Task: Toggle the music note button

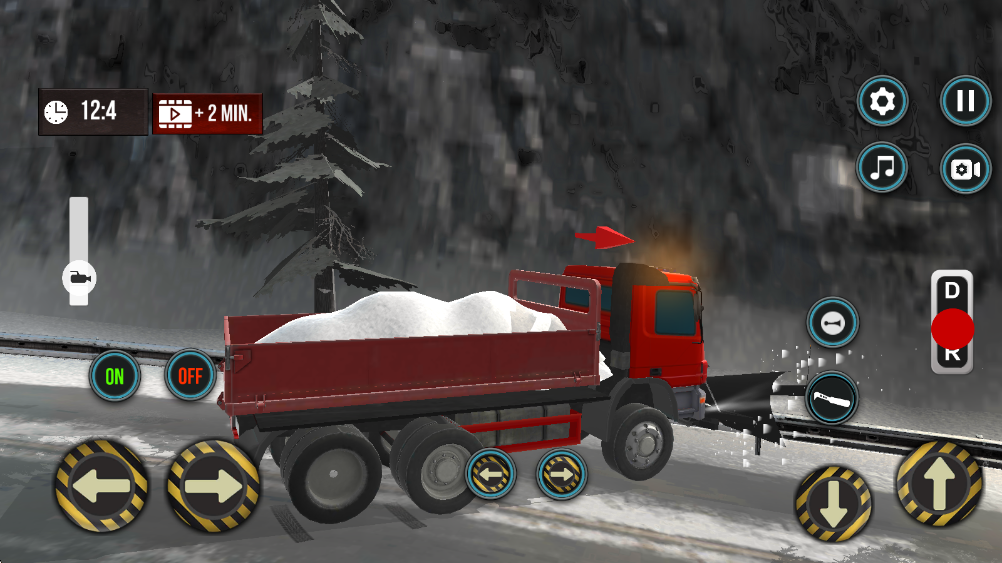Action: (x=883, y=168)
